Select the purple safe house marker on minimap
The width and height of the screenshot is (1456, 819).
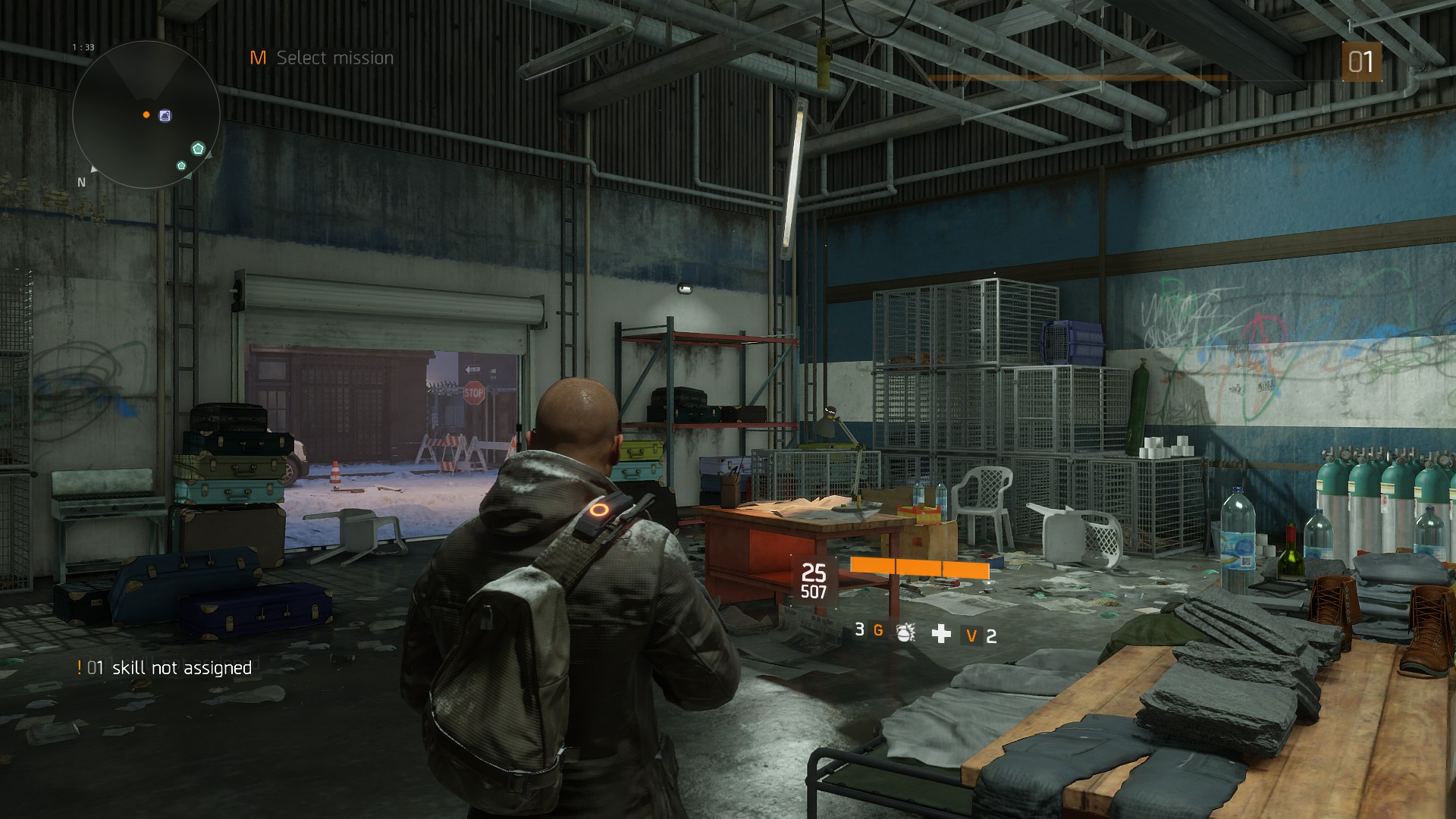pos(165,115)
